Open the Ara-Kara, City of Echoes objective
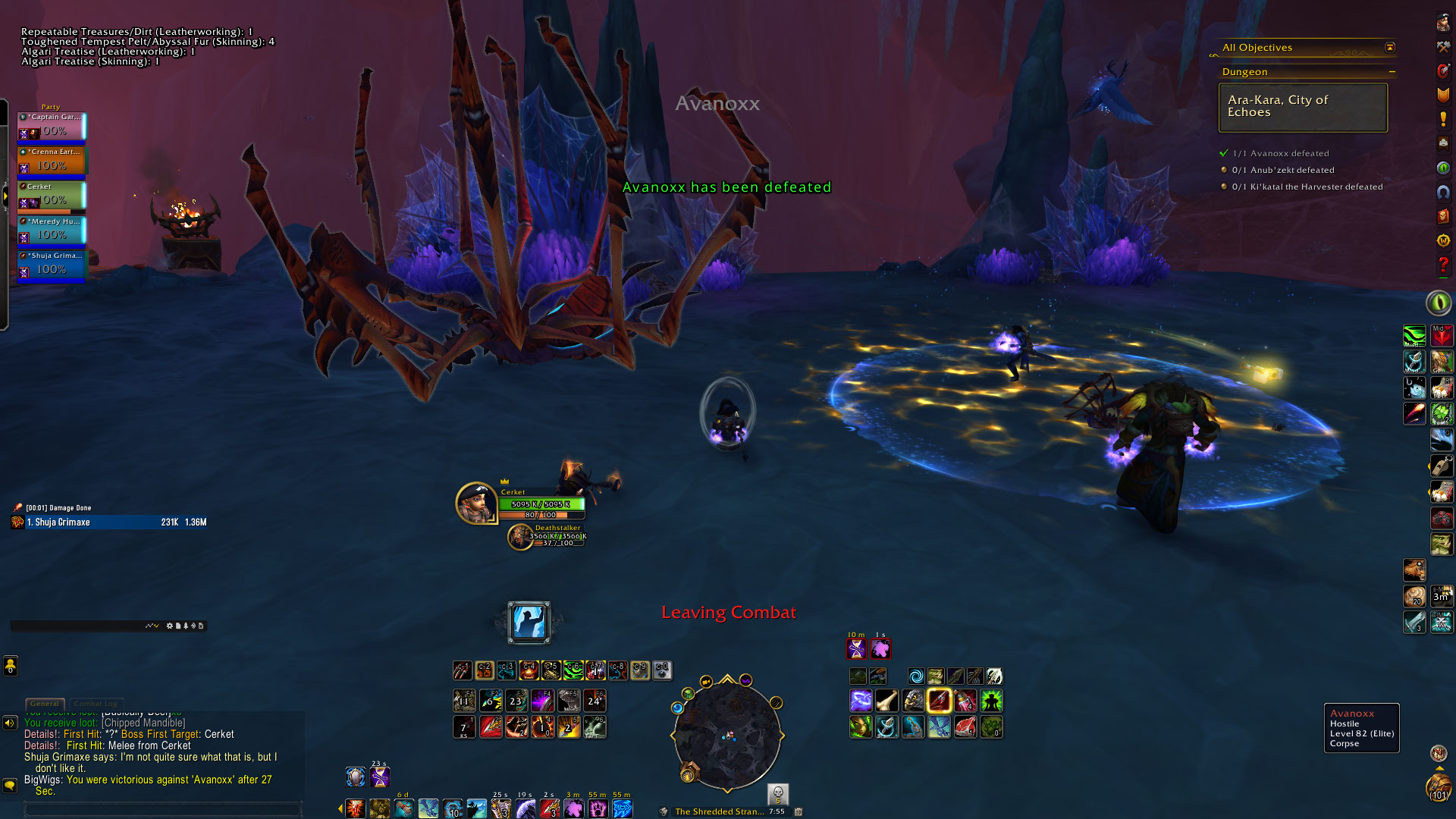1456x819 pixels. pyautogui.click(x=1303, y=107)
